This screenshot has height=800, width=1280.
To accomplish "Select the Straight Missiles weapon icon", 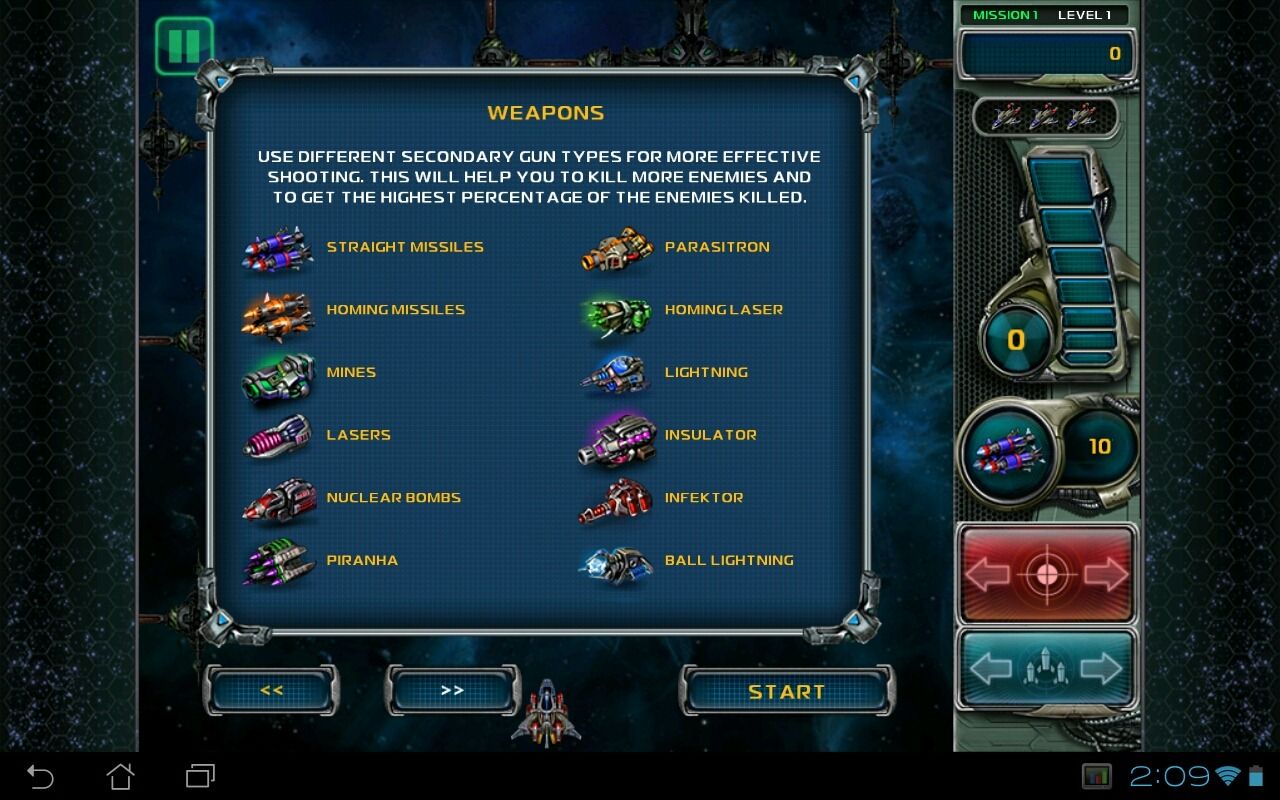I will (x=278, y=249).
